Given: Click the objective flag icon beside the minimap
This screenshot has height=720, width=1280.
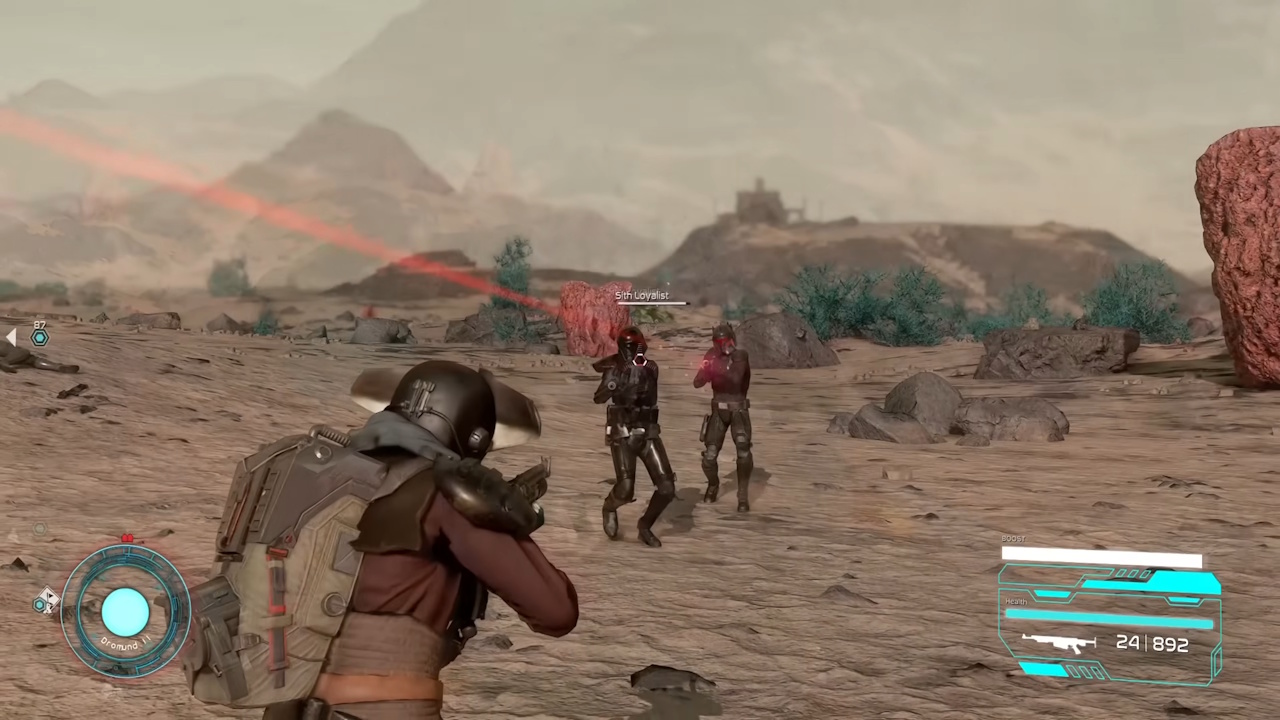Looking at the screenshot, I should click(x=48, y=600).
